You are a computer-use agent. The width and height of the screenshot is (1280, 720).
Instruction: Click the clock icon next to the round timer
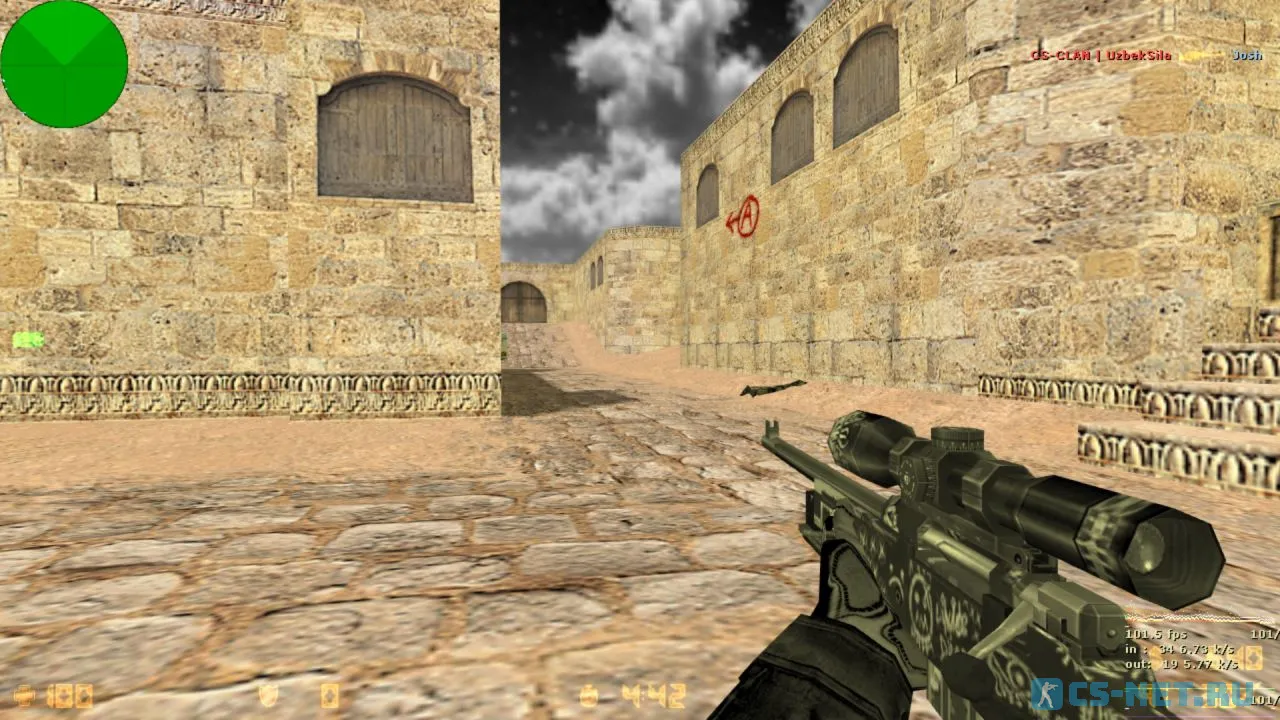(588, 694)
